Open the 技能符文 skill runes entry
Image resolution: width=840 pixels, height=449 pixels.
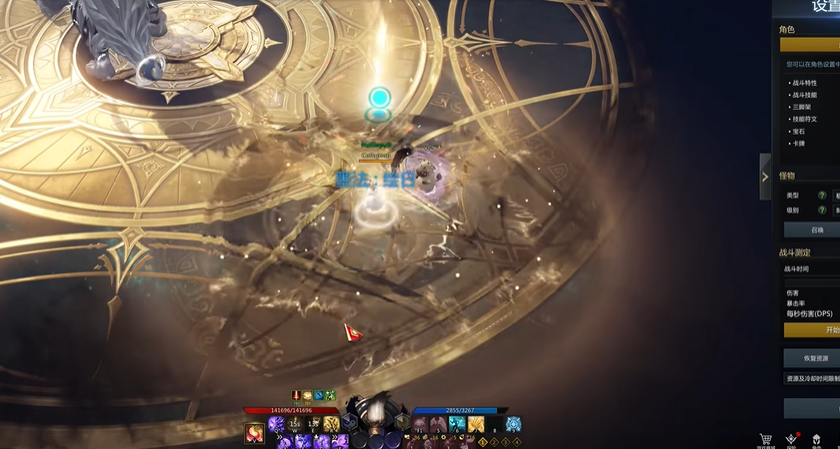tap(804, 119)
